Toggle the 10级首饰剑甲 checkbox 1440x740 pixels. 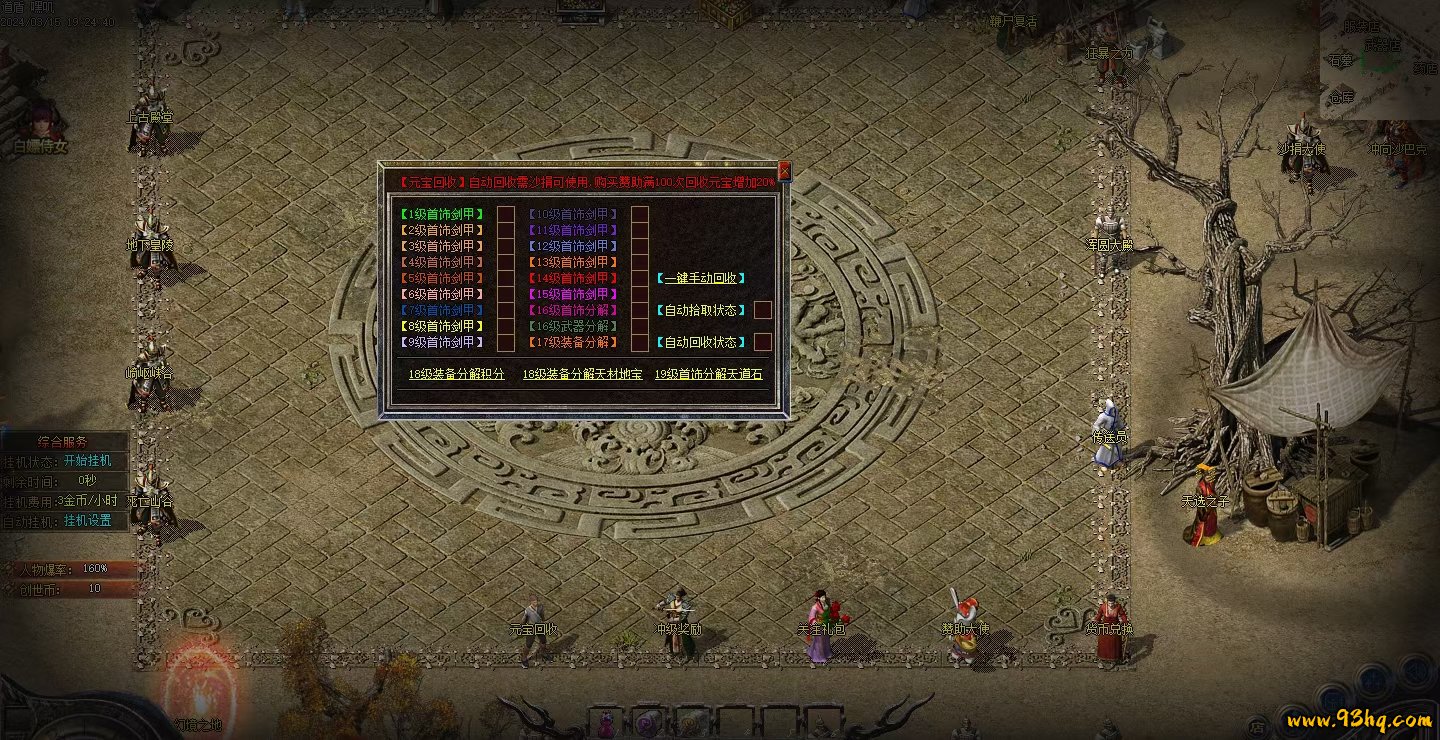(640, 214)
